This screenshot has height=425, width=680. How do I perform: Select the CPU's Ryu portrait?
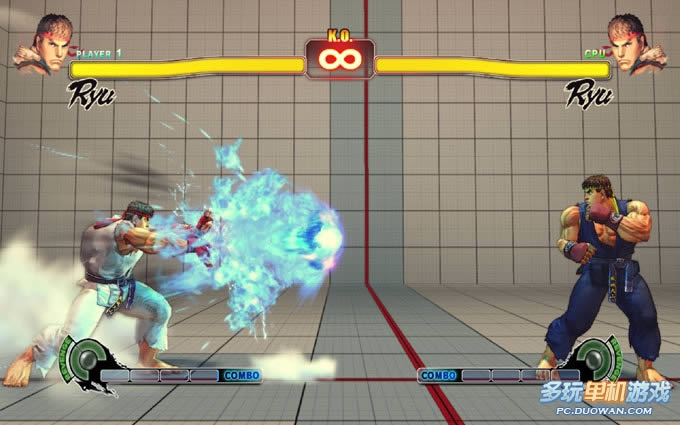pos(636,44)
